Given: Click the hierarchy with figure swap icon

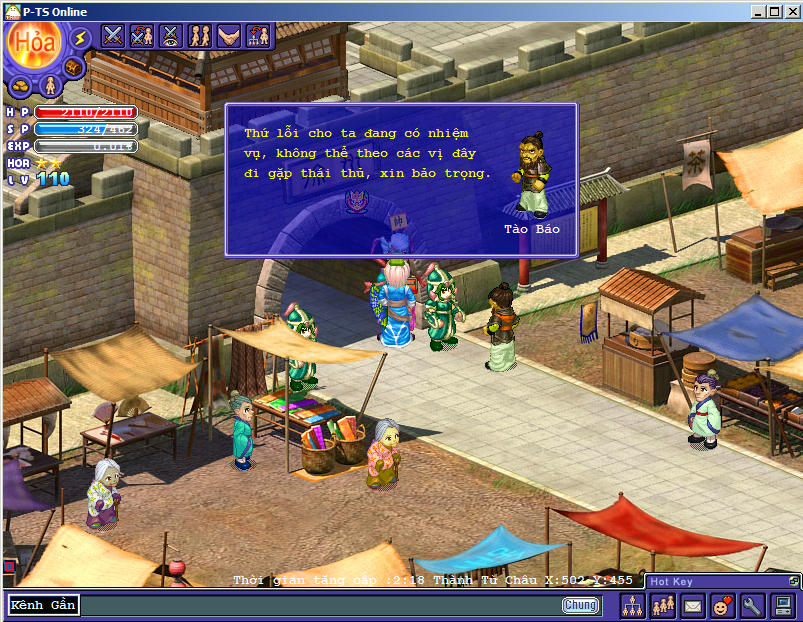Looking at the screenshot, I should coord(258,36).
